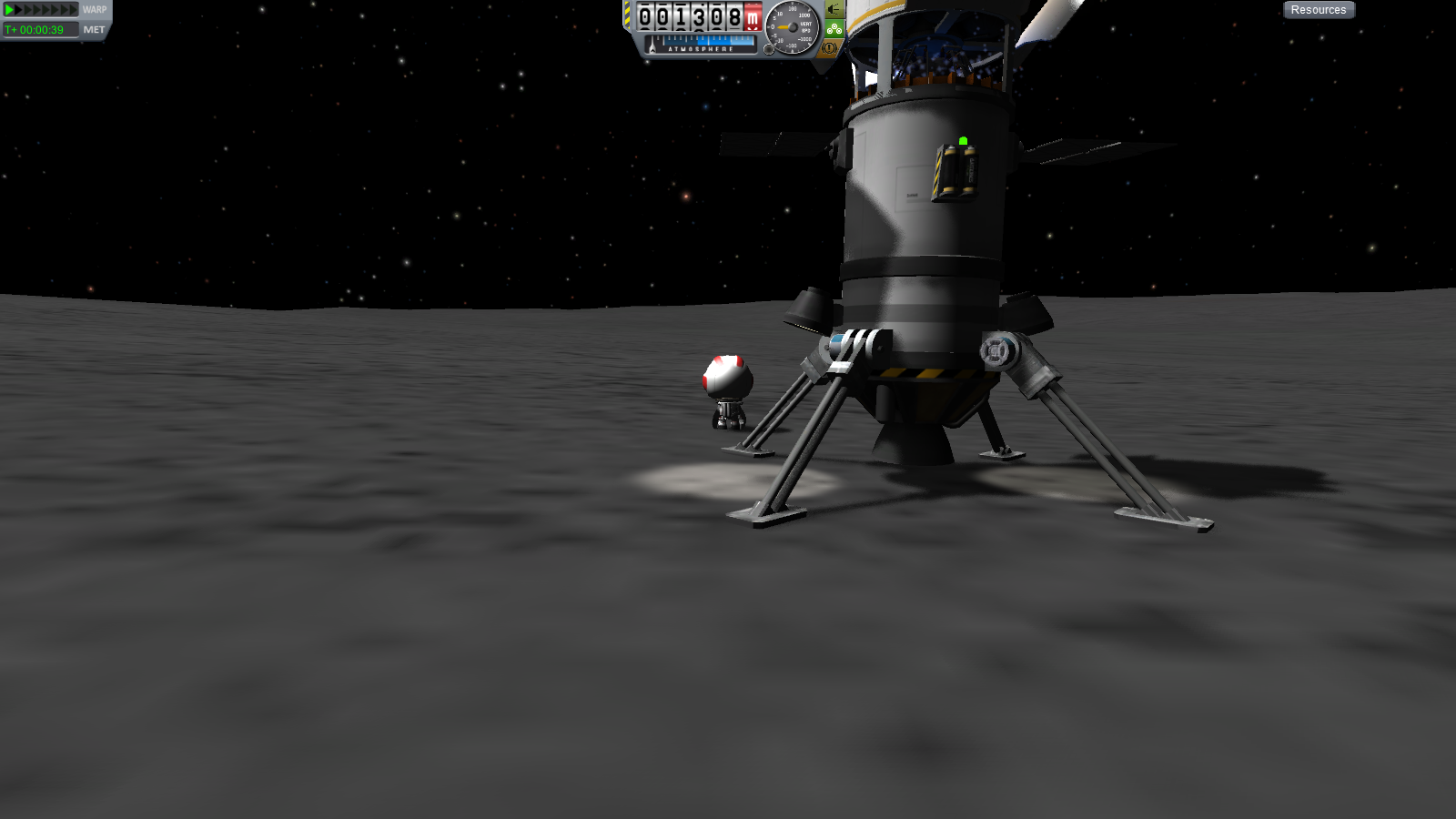This screenshot has width=1456, height=819.
Task: Open the Resources panel
Action: click(1319, 10)
